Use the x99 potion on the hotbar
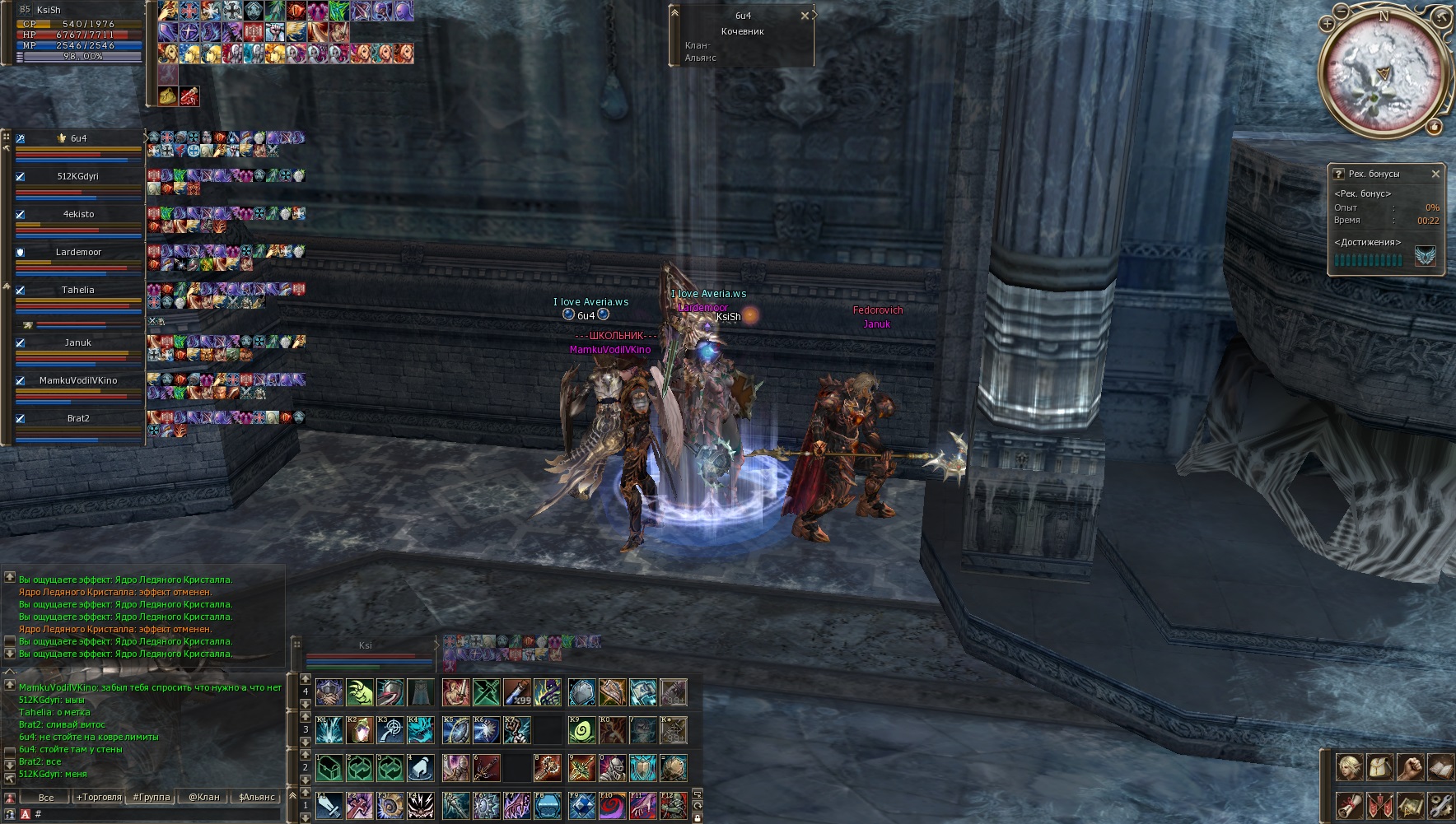Screen dimensions: 1456x824 pyautogui.click(x=517, y=692)
